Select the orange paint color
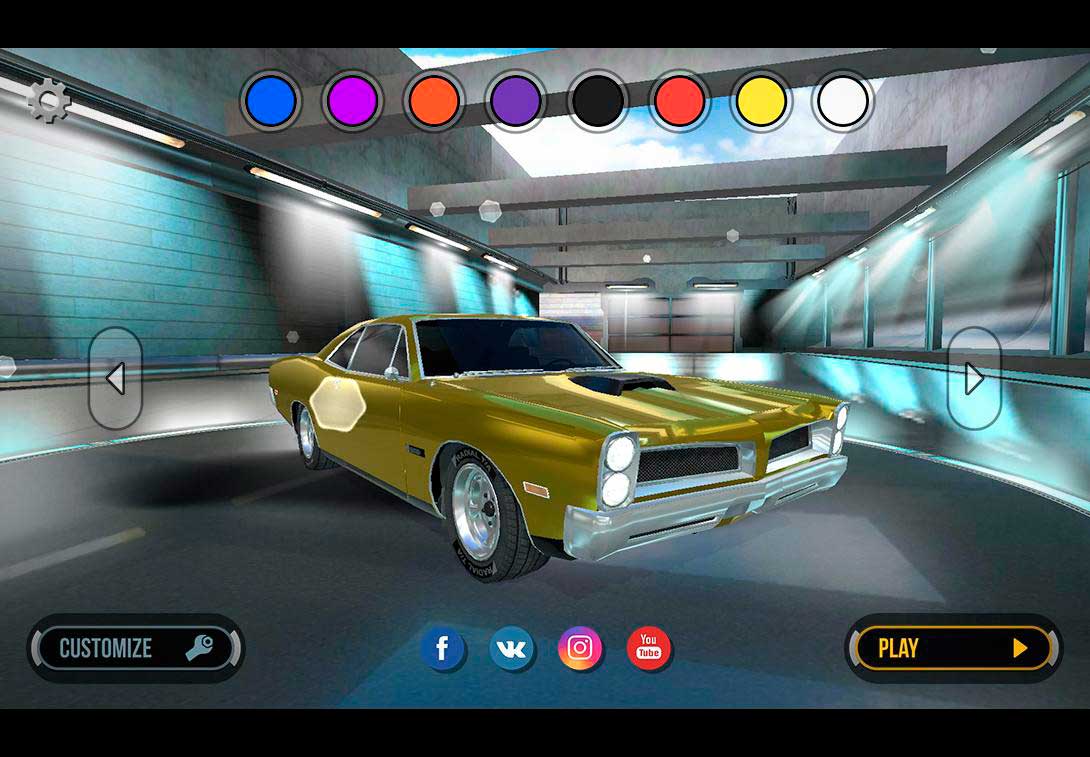Screen dimensions: 1090x757 tap(435, 101)
